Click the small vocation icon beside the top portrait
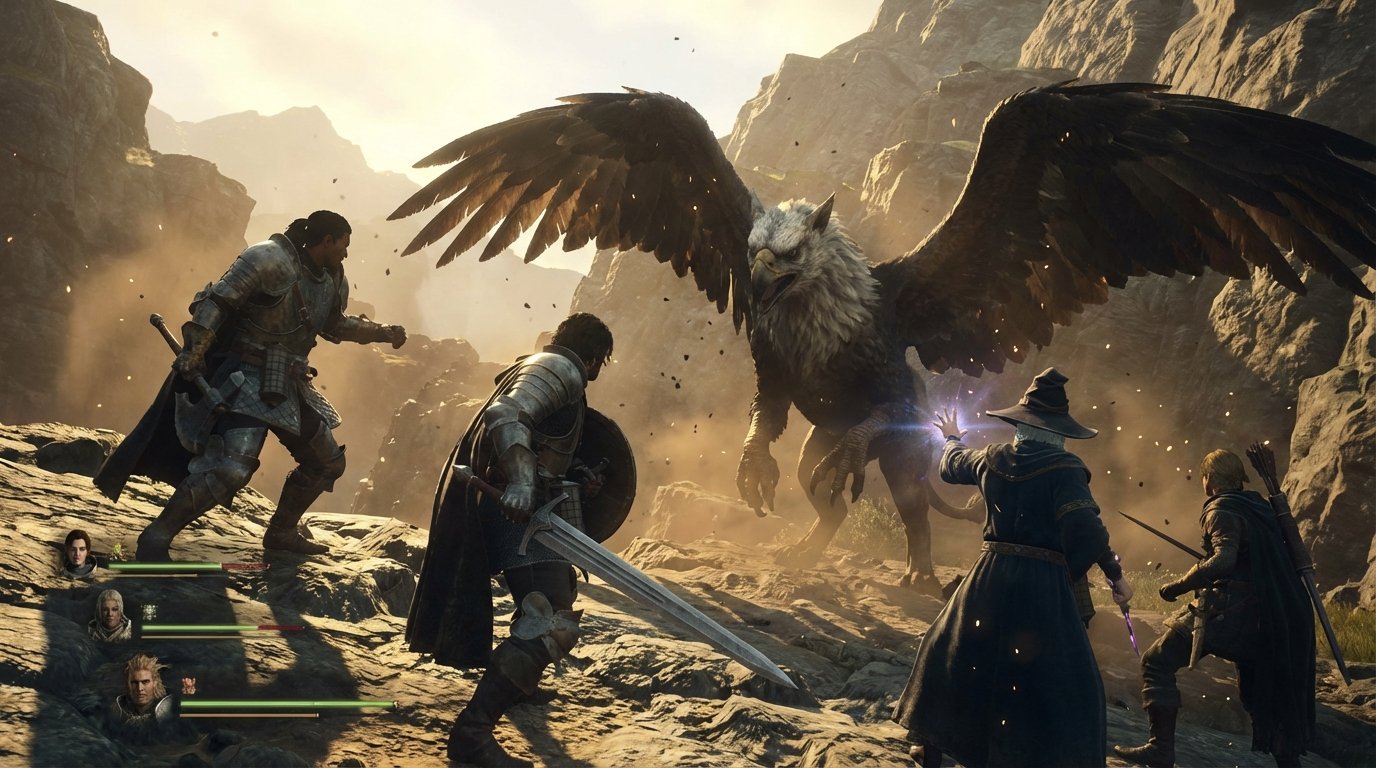This screenshot has height=768, width=1376. 117,551
